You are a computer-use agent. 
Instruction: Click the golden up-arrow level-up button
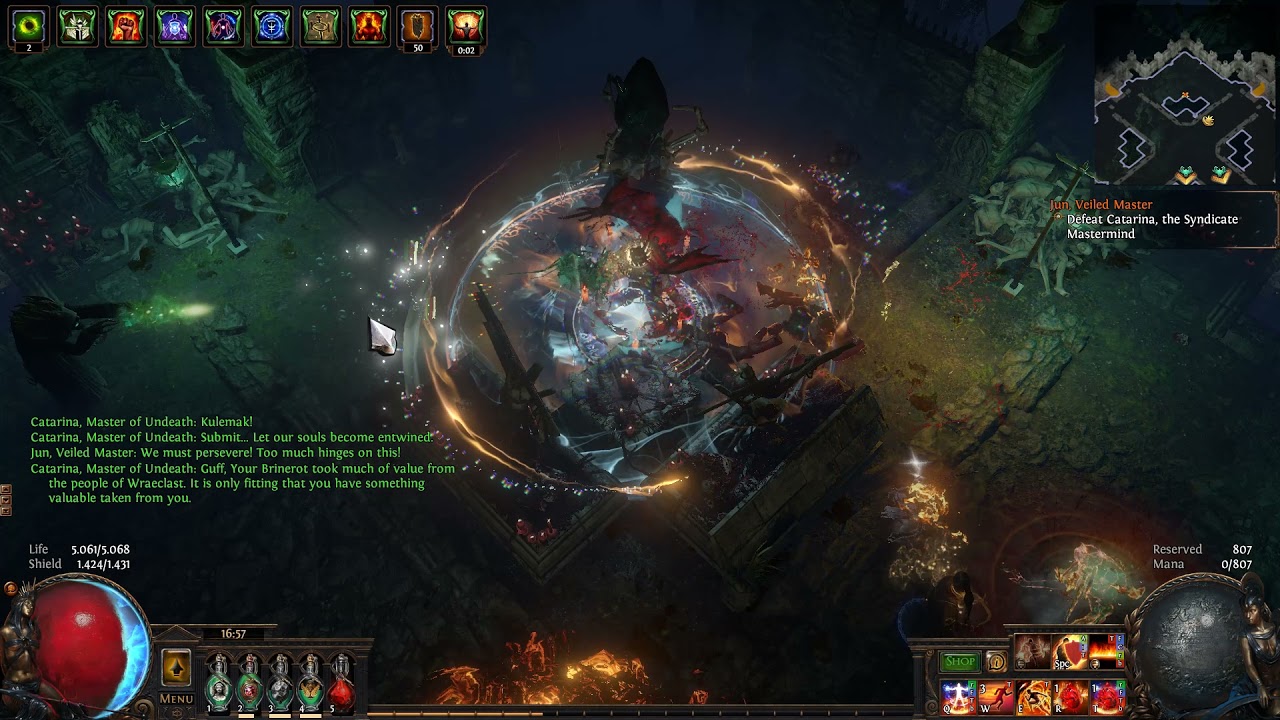[176, 667]
